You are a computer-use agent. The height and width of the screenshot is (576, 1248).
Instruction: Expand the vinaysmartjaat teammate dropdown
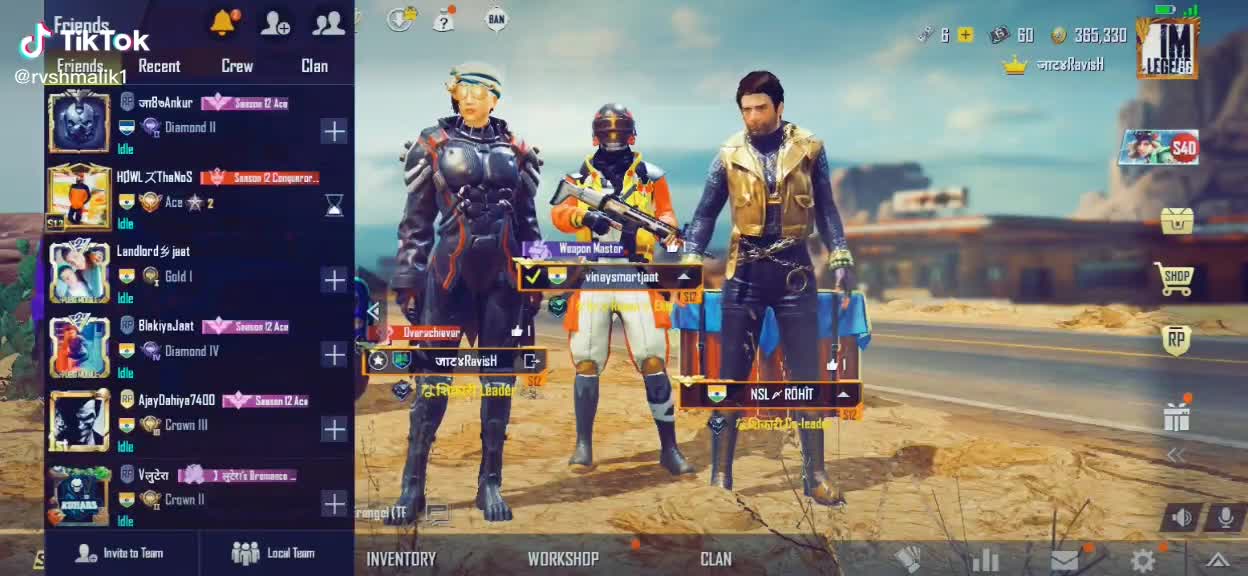click(x=685, y=277)
